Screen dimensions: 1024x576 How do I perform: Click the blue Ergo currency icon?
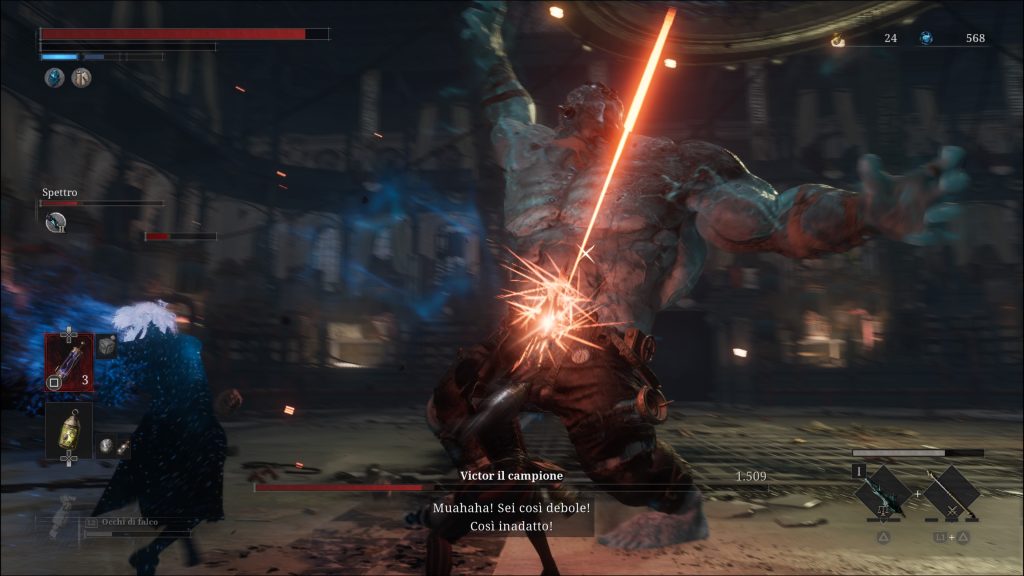(927, 38)
